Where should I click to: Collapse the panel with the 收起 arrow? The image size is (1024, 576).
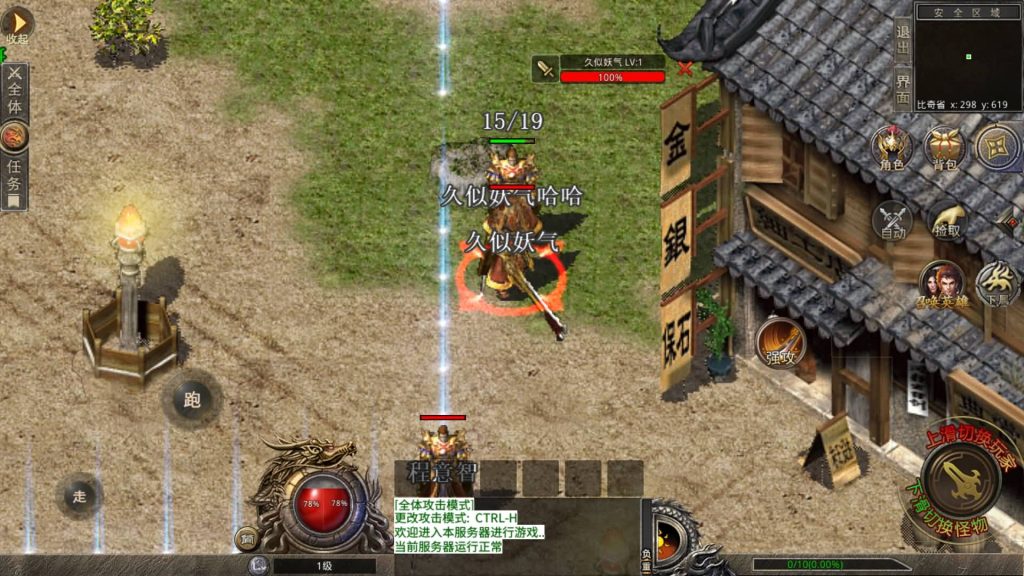17,25
